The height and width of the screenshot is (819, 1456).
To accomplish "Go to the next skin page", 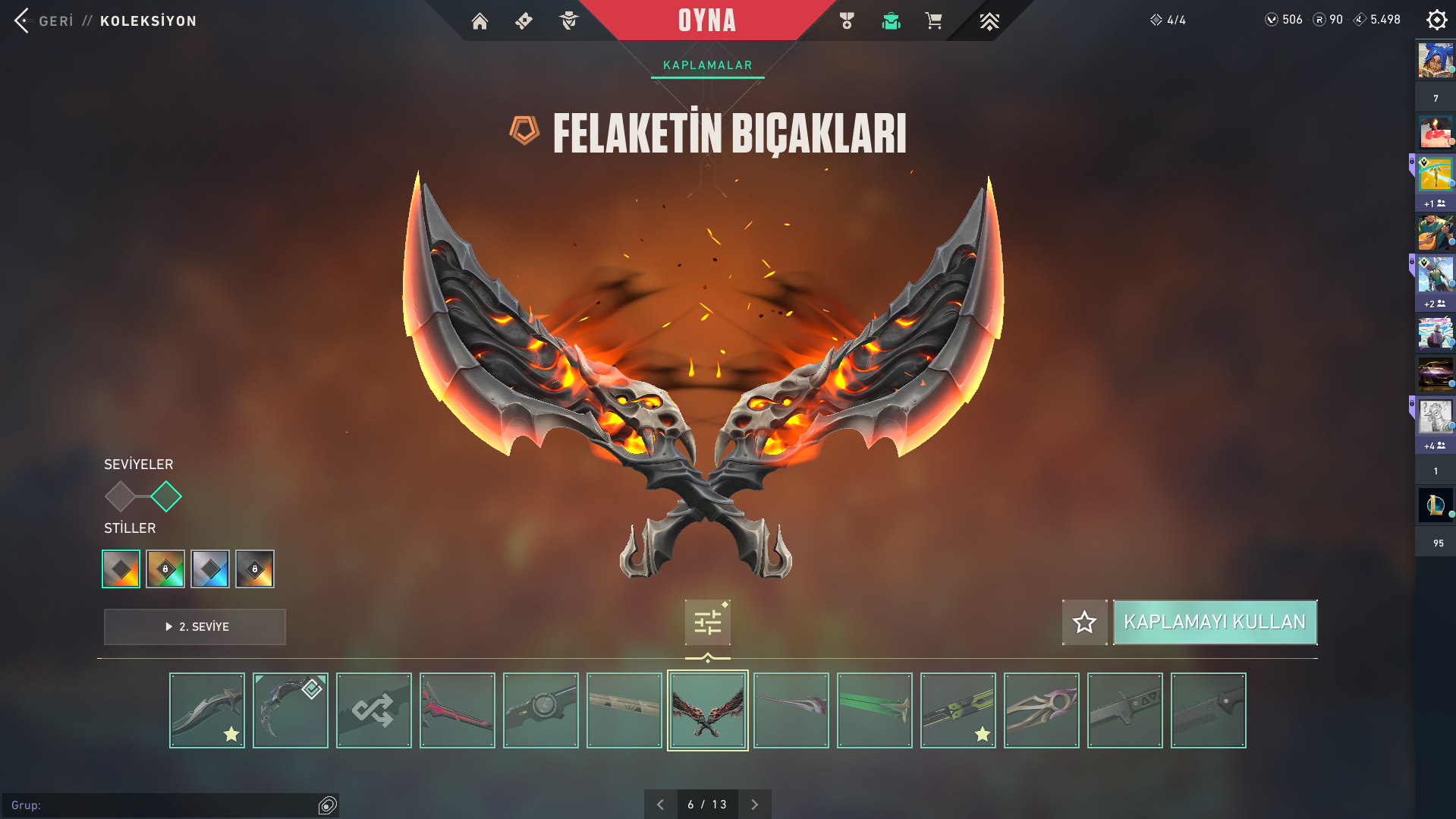I will pyautogui.click(x=754, y=805).
